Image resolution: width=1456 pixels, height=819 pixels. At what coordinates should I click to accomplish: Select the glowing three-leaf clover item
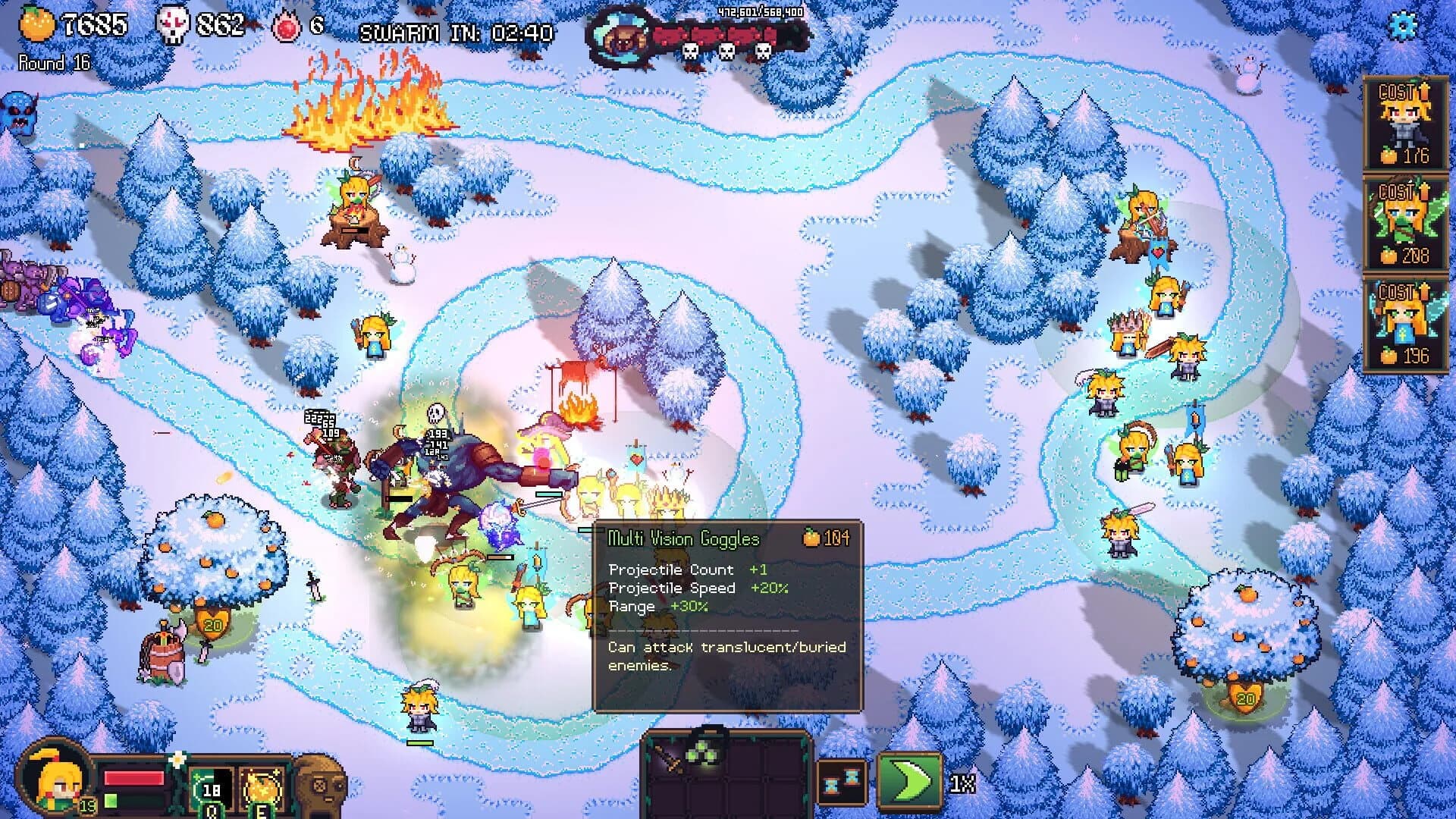coord(701,755)
